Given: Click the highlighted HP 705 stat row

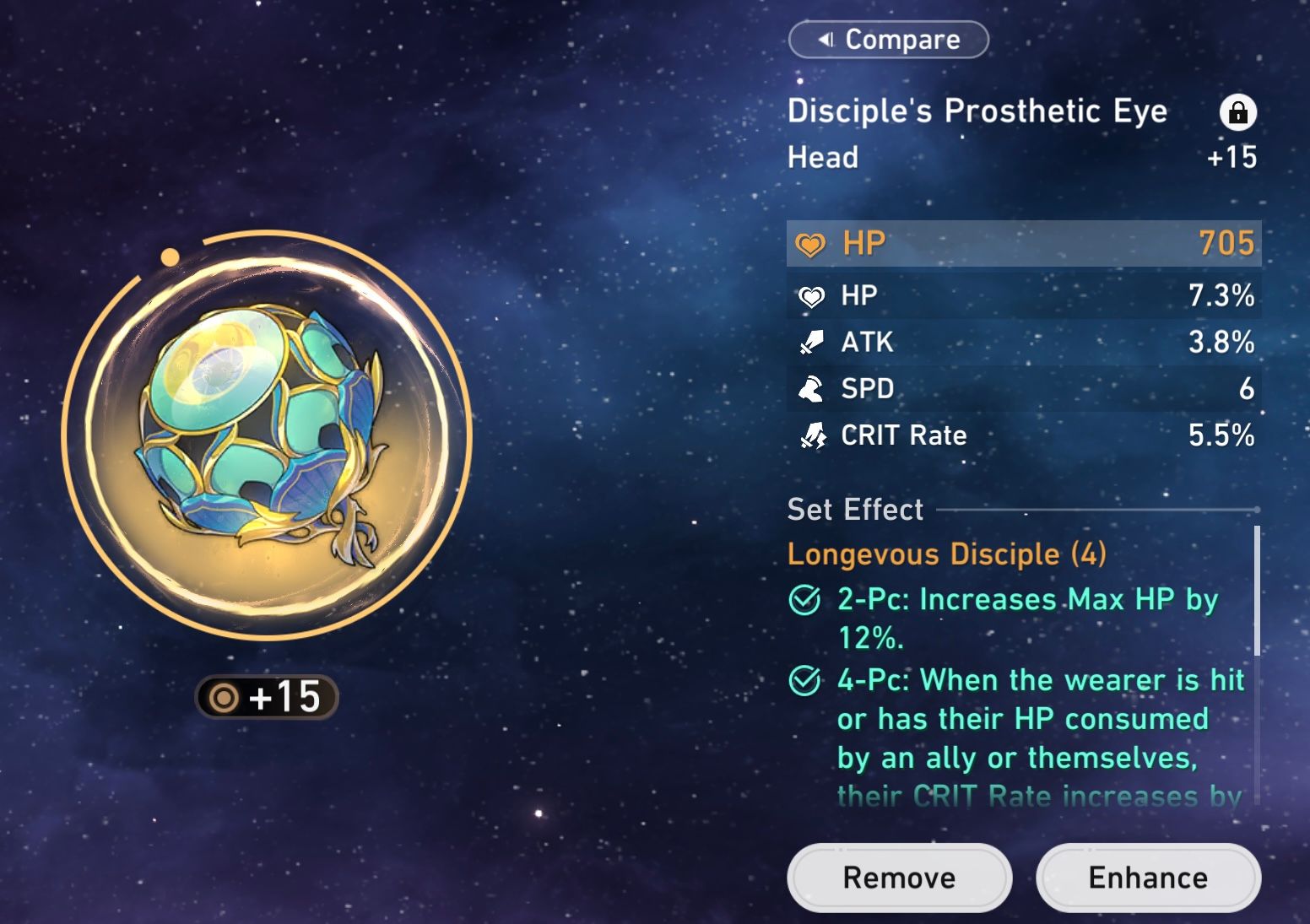Looking at the screenshot, I should pyautogui.click(x=1023, y=243).
